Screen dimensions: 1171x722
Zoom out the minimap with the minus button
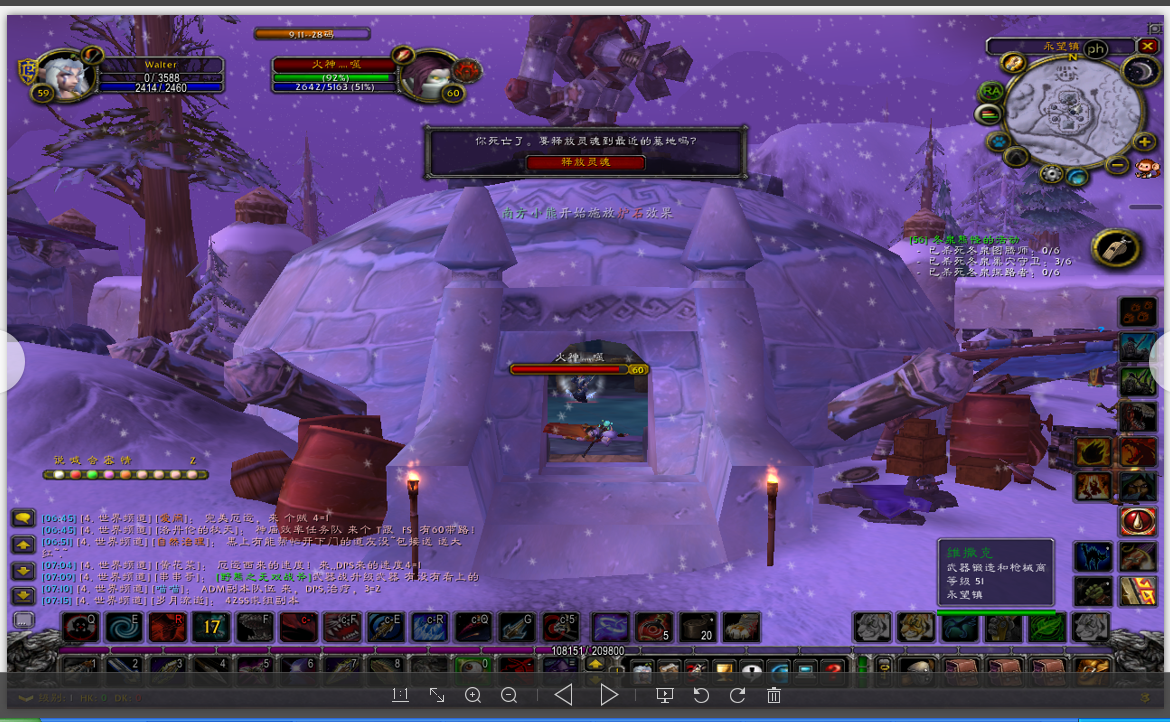coord(1118,165)
